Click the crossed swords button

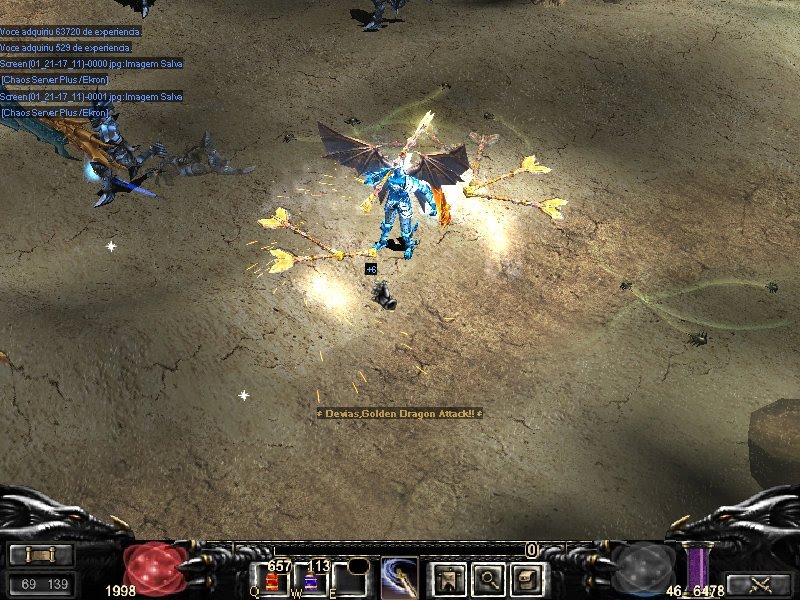(758, 584)
